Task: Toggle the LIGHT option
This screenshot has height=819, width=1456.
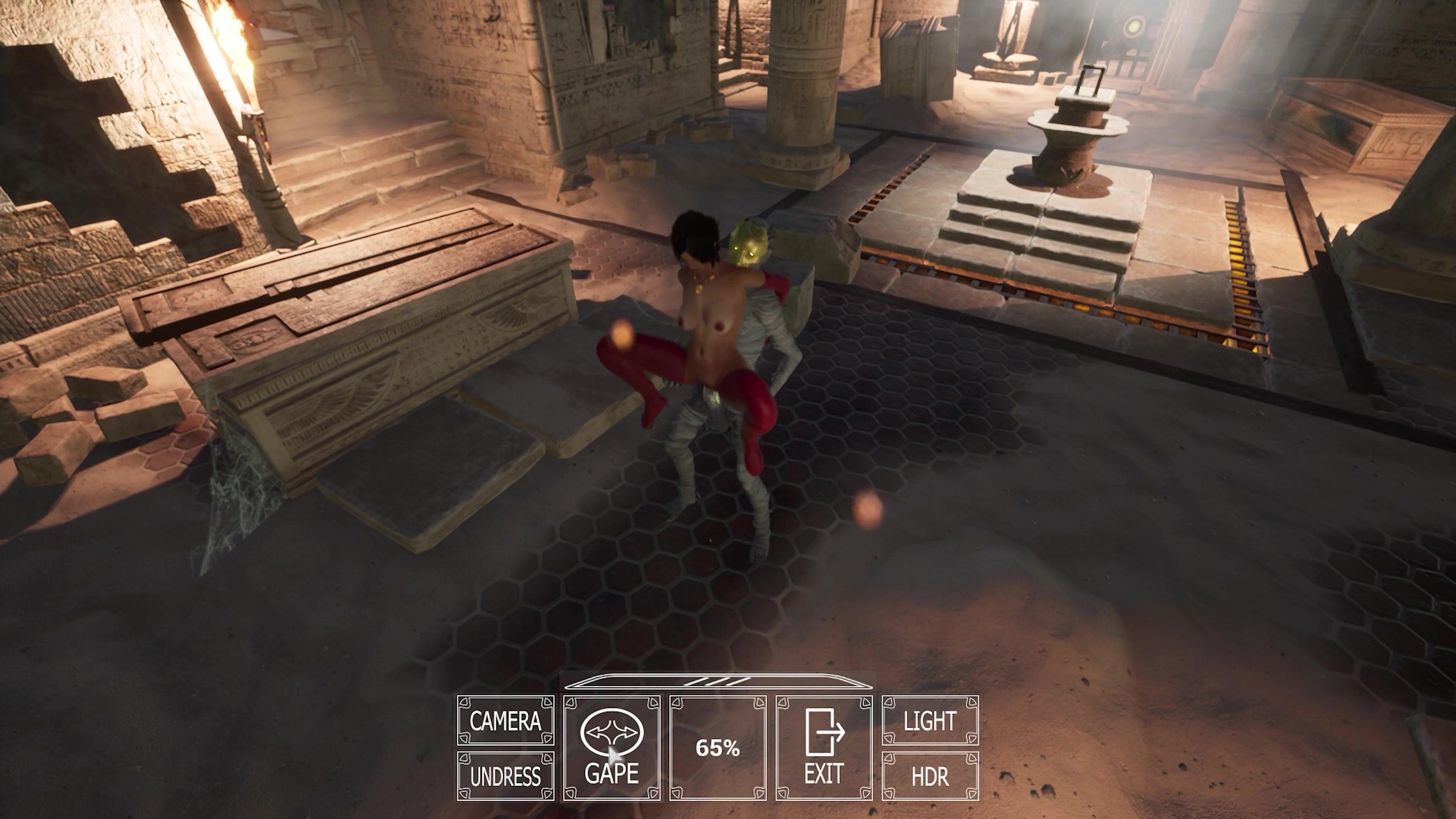Action: coord(930,721)
